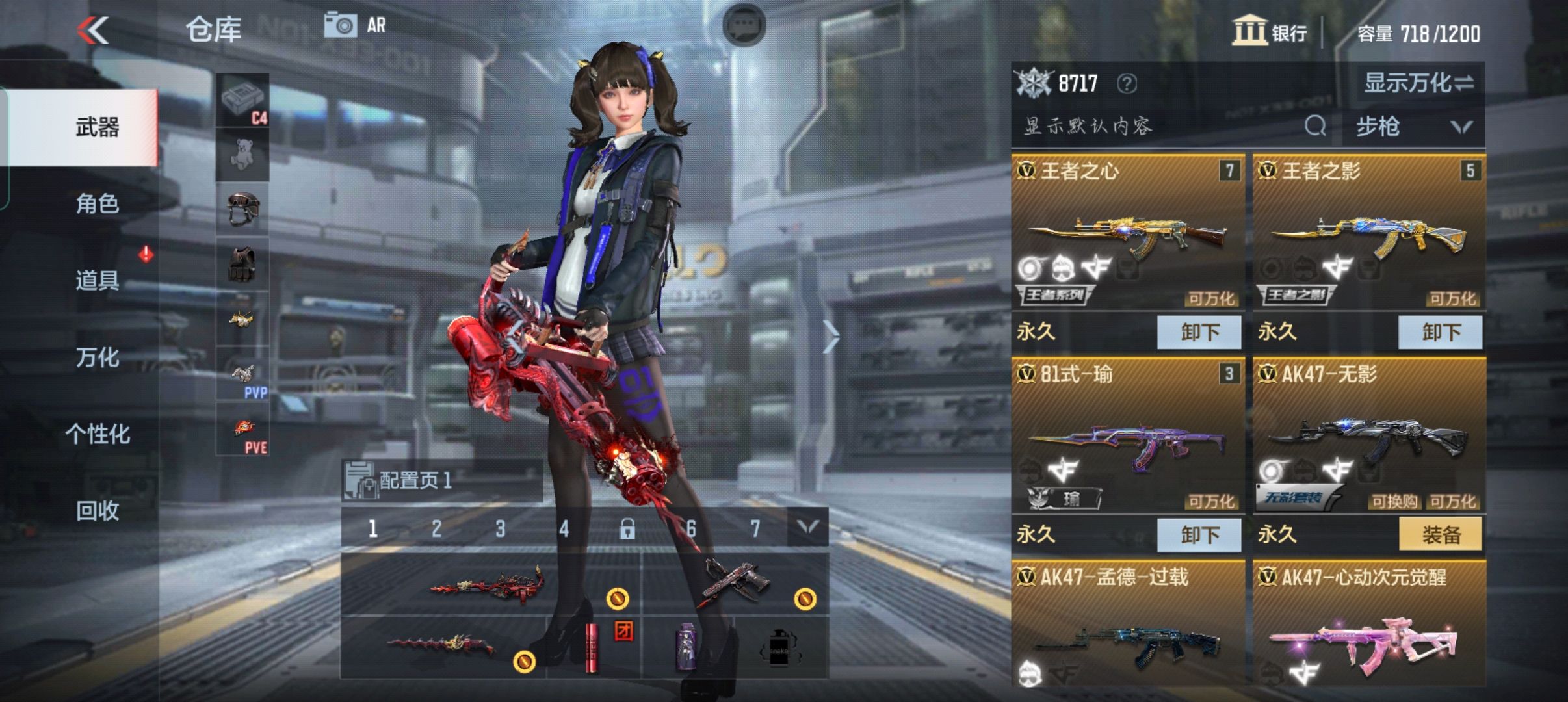Open the 银行 bank
Image resolution: width=1568 pixels, height=702 pixels.
[1269, 32]
